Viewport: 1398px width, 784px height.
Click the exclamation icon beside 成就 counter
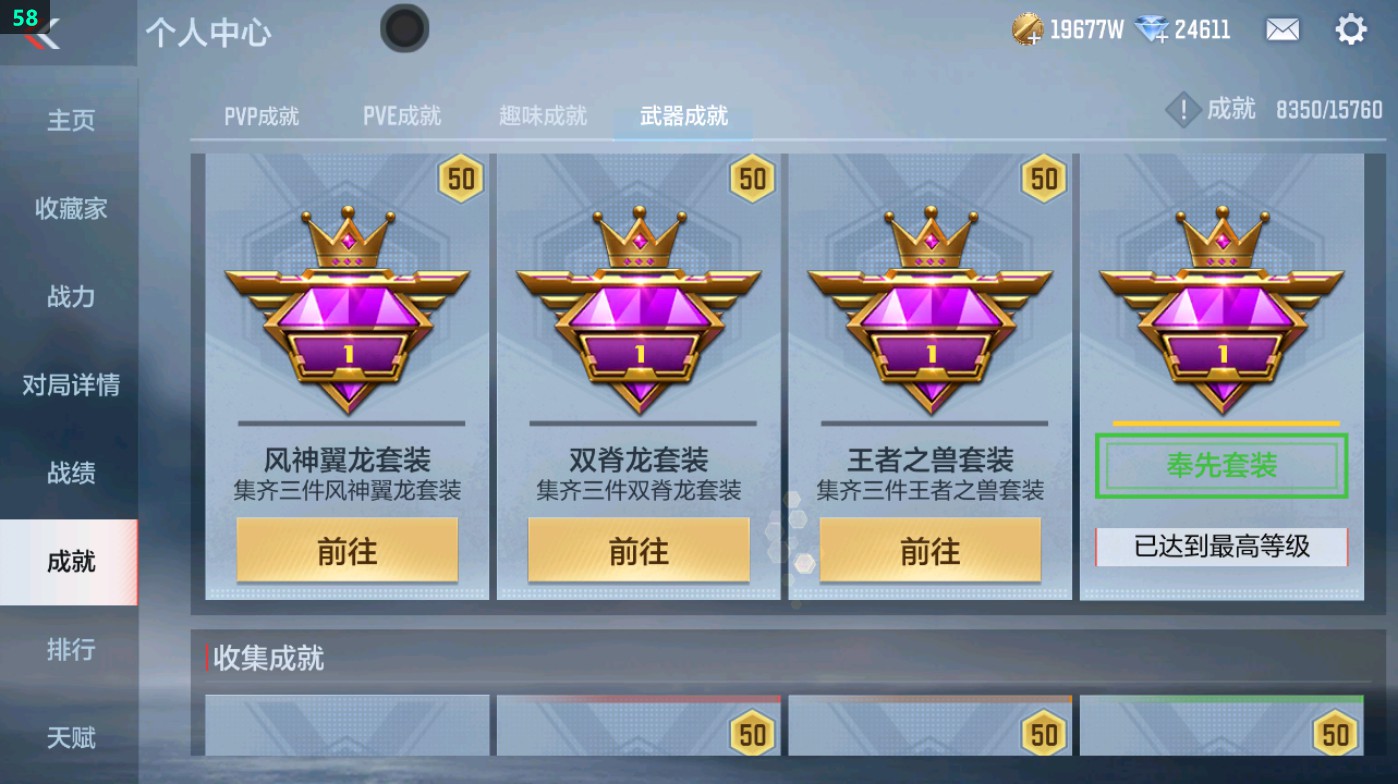pos(1184,110)
